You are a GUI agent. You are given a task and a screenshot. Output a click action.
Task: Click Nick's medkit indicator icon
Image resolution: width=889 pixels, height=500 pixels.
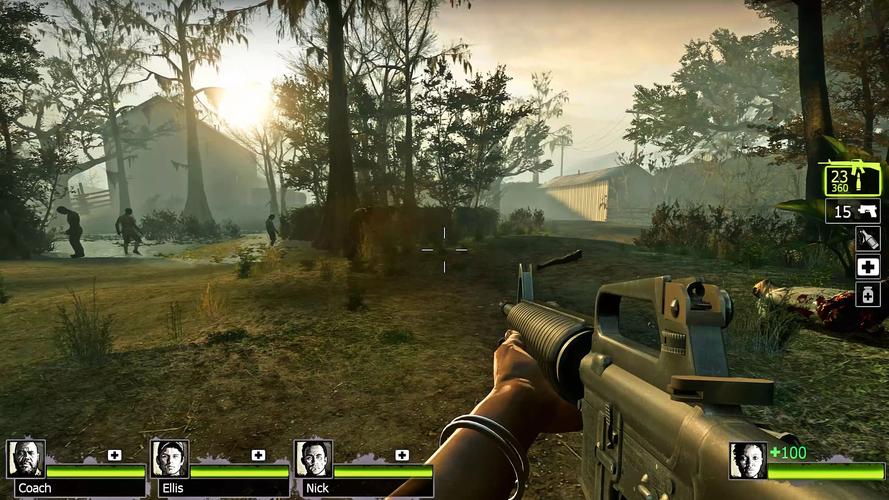coord(402,455)
